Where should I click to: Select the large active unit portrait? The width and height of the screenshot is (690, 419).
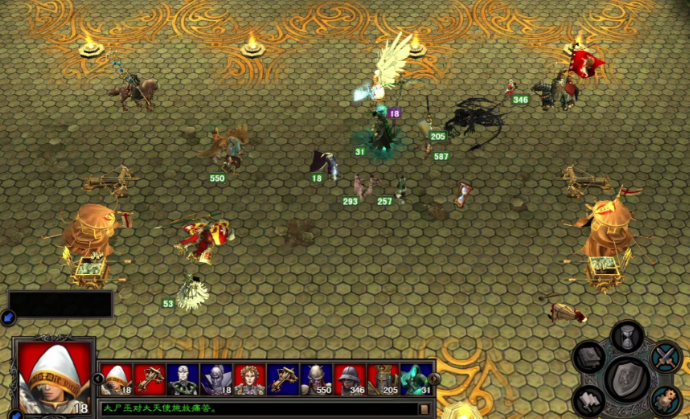(x=52, y=378)
